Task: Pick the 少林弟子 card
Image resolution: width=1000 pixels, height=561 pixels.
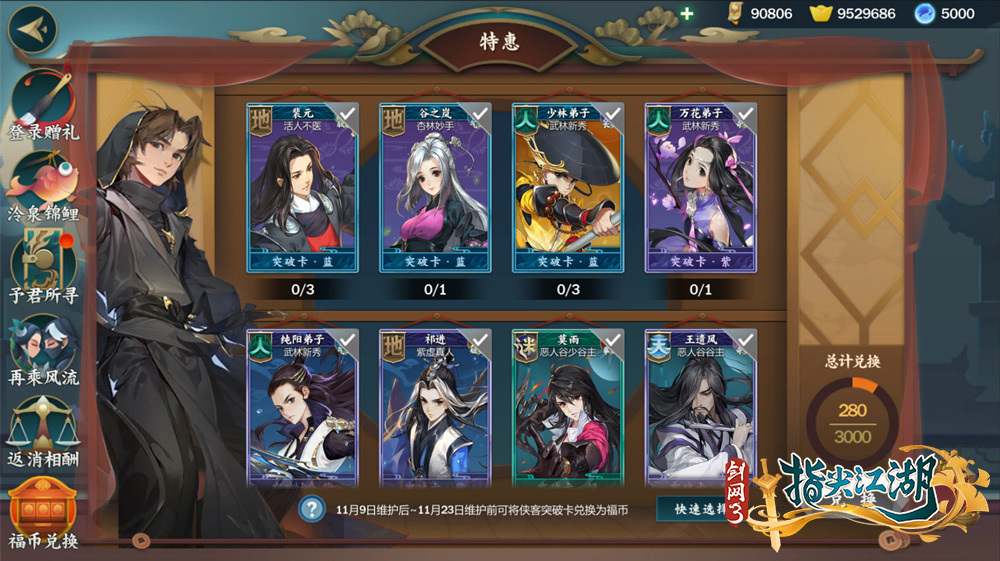Action: [x=567, y=188]
